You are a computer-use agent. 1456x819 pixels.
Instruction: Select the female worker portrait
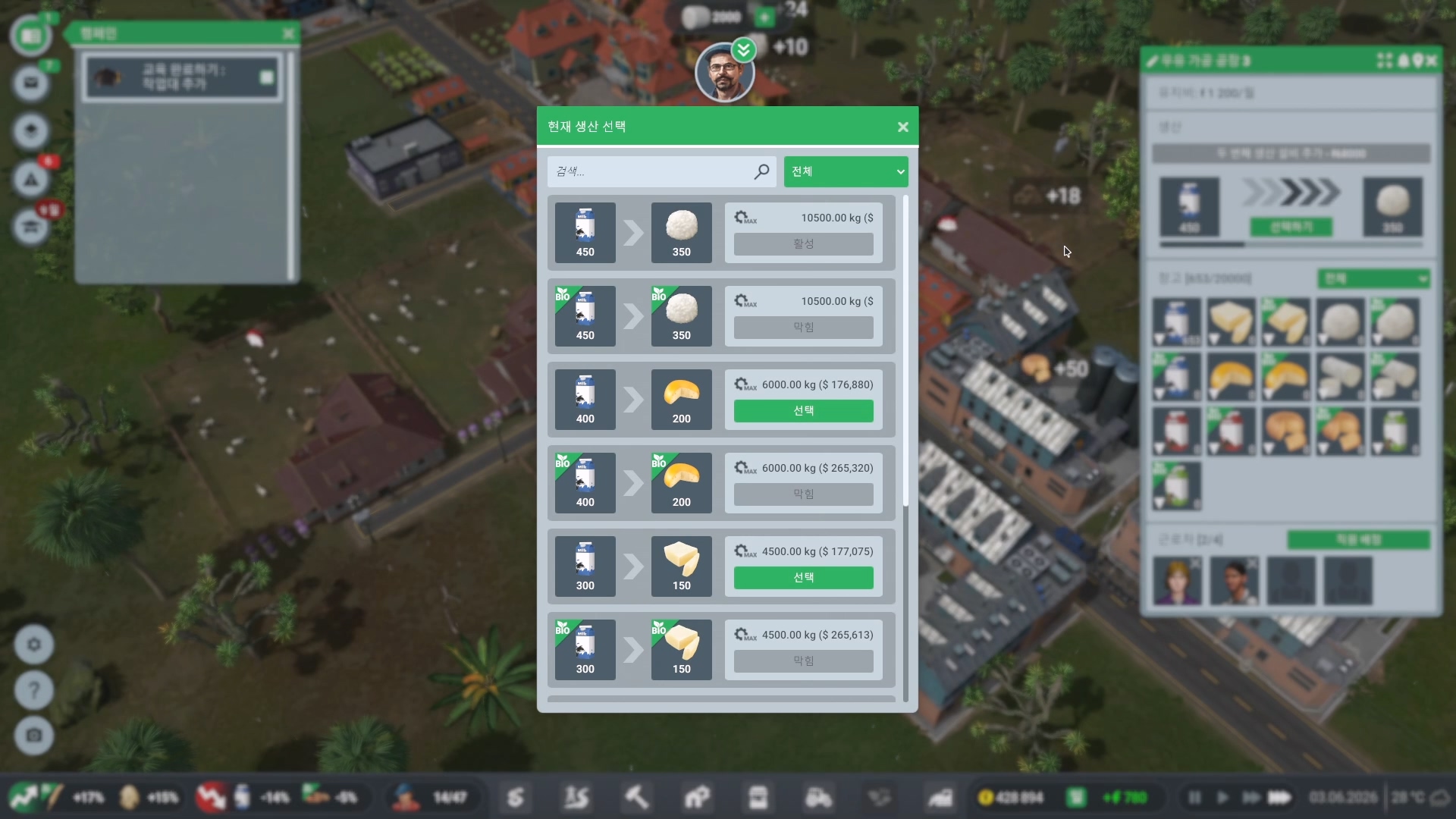pyautogui.click(x=1177, y=581)
